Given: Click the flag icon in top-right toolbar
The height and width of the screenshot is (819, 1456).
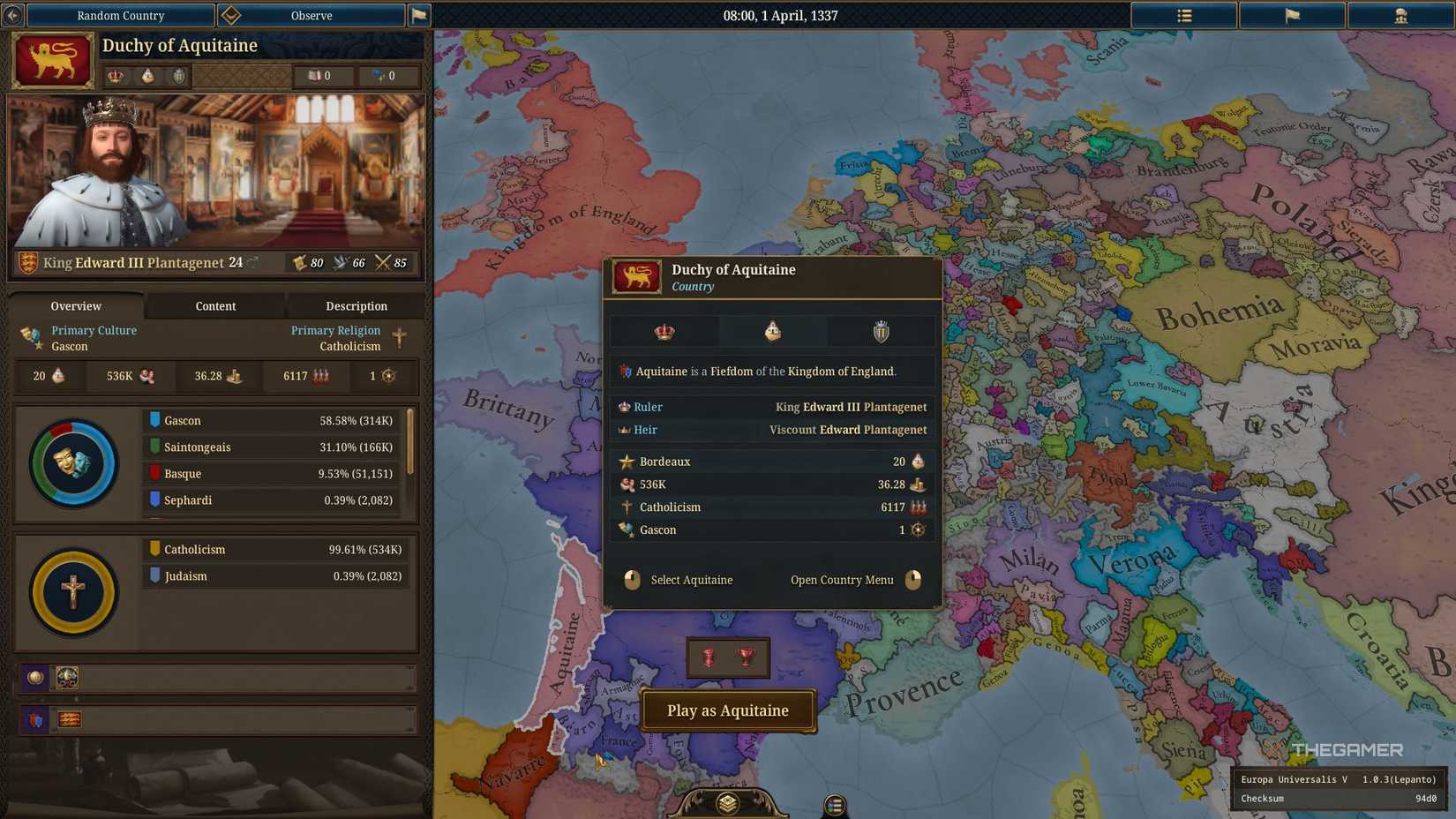Looking at the screenshot, I should coord(1292,15).
